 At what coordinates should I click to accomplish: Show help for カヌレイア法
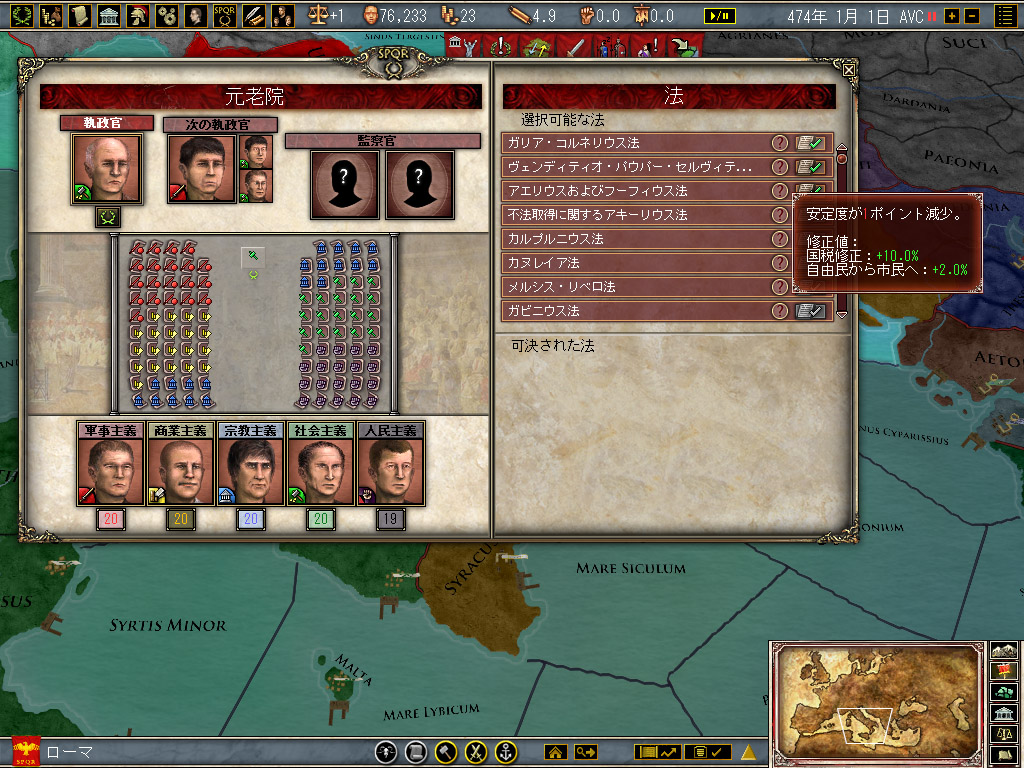780,263
